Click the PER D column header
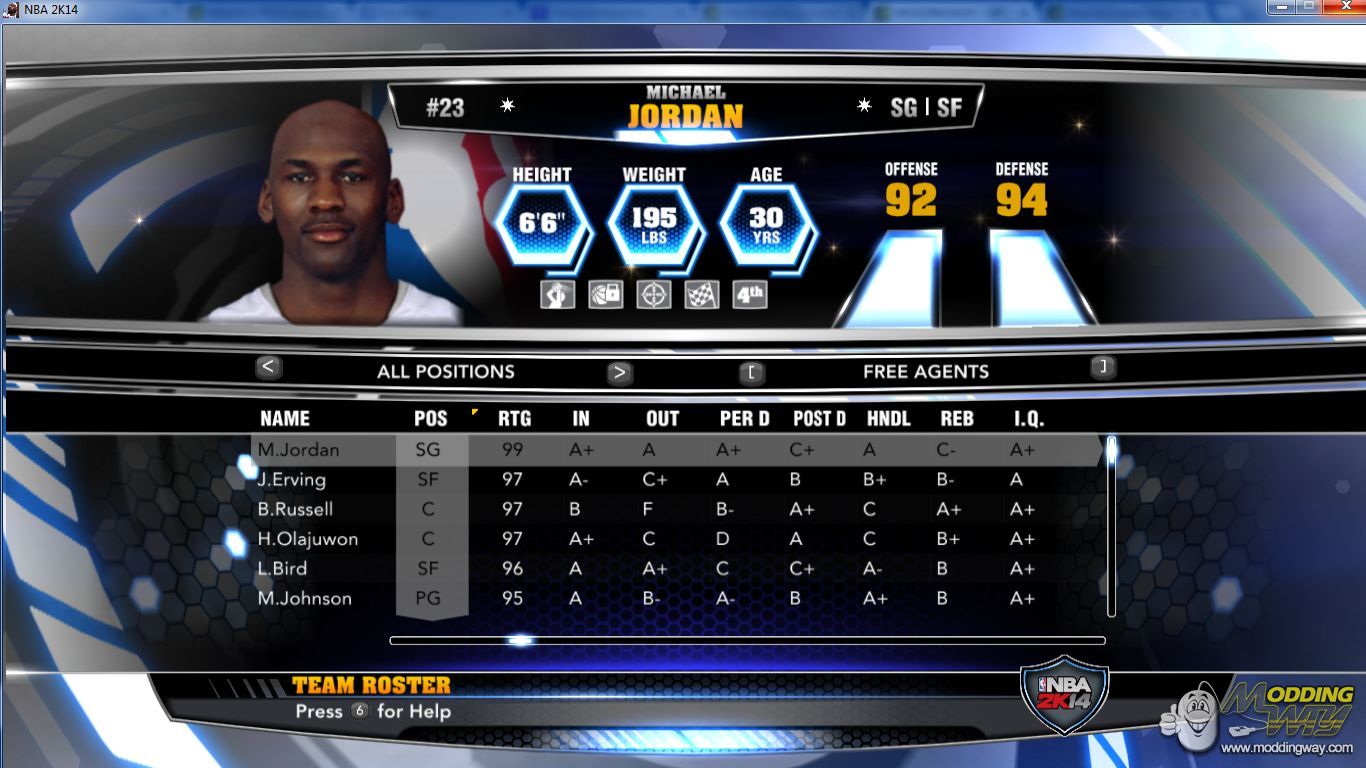The height and width of the screenshot is (768, 1366). (744, 419)
